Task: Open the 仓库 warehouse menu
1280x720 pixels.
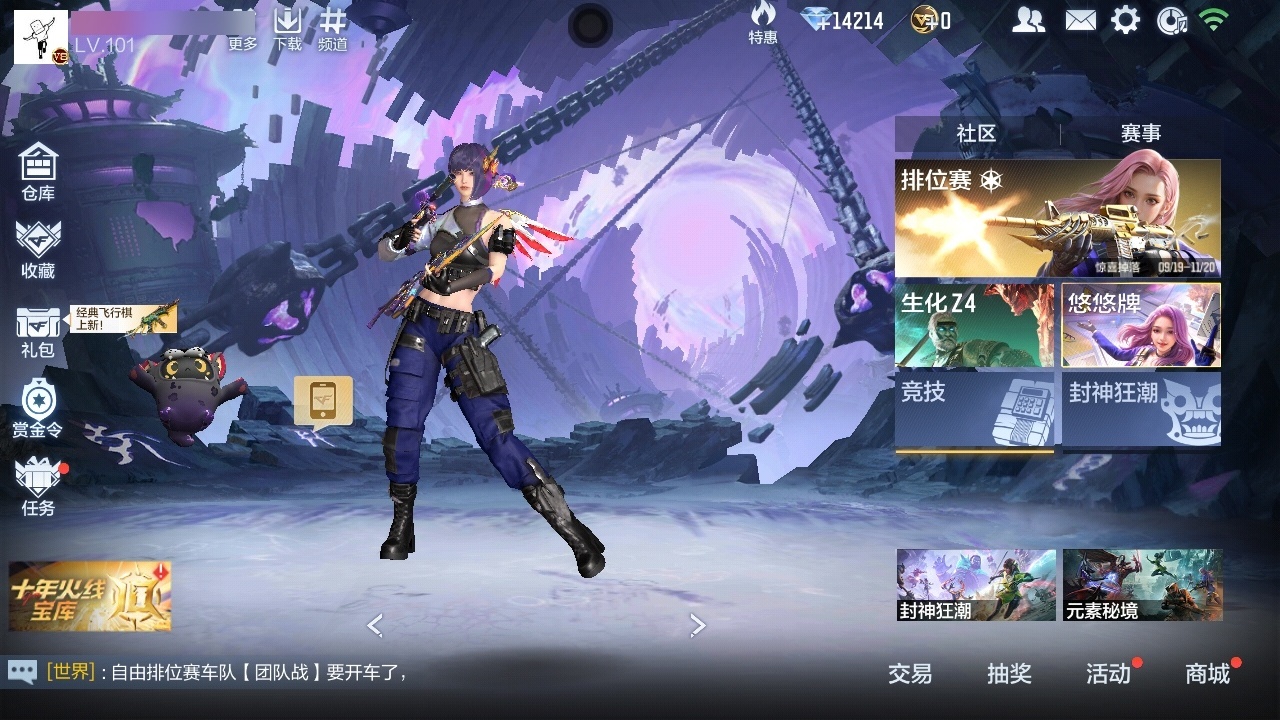Action: (x=38, y=172)
